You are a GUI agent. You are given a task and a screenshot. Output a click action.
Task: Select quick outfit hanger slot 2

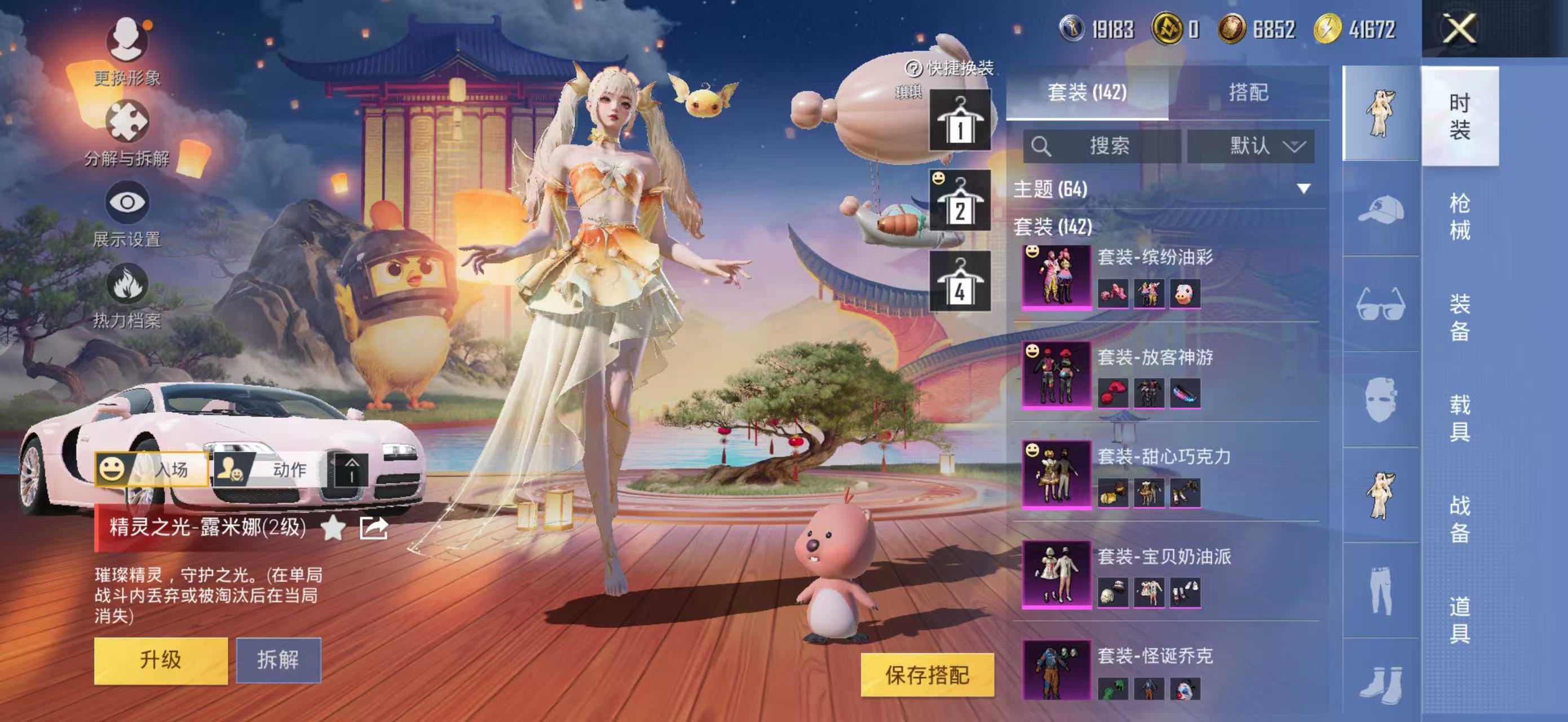[x=959, y=201]
